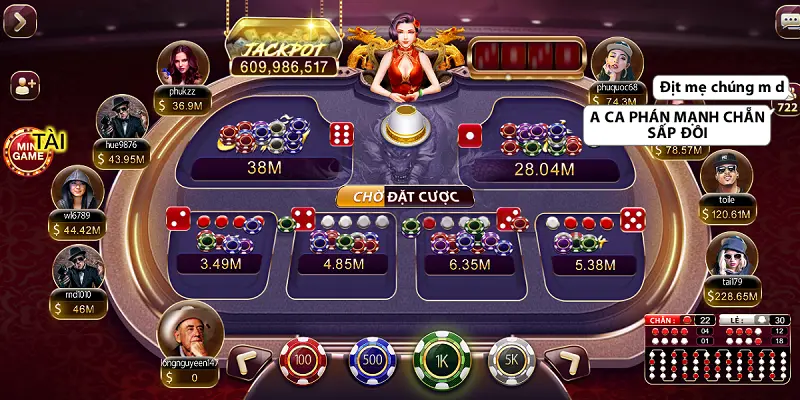Image resolution: width=800 pixels, height=400 pixels.
Task: Pick the 5K silver betting chip
Action: click(x=511, y=358)
